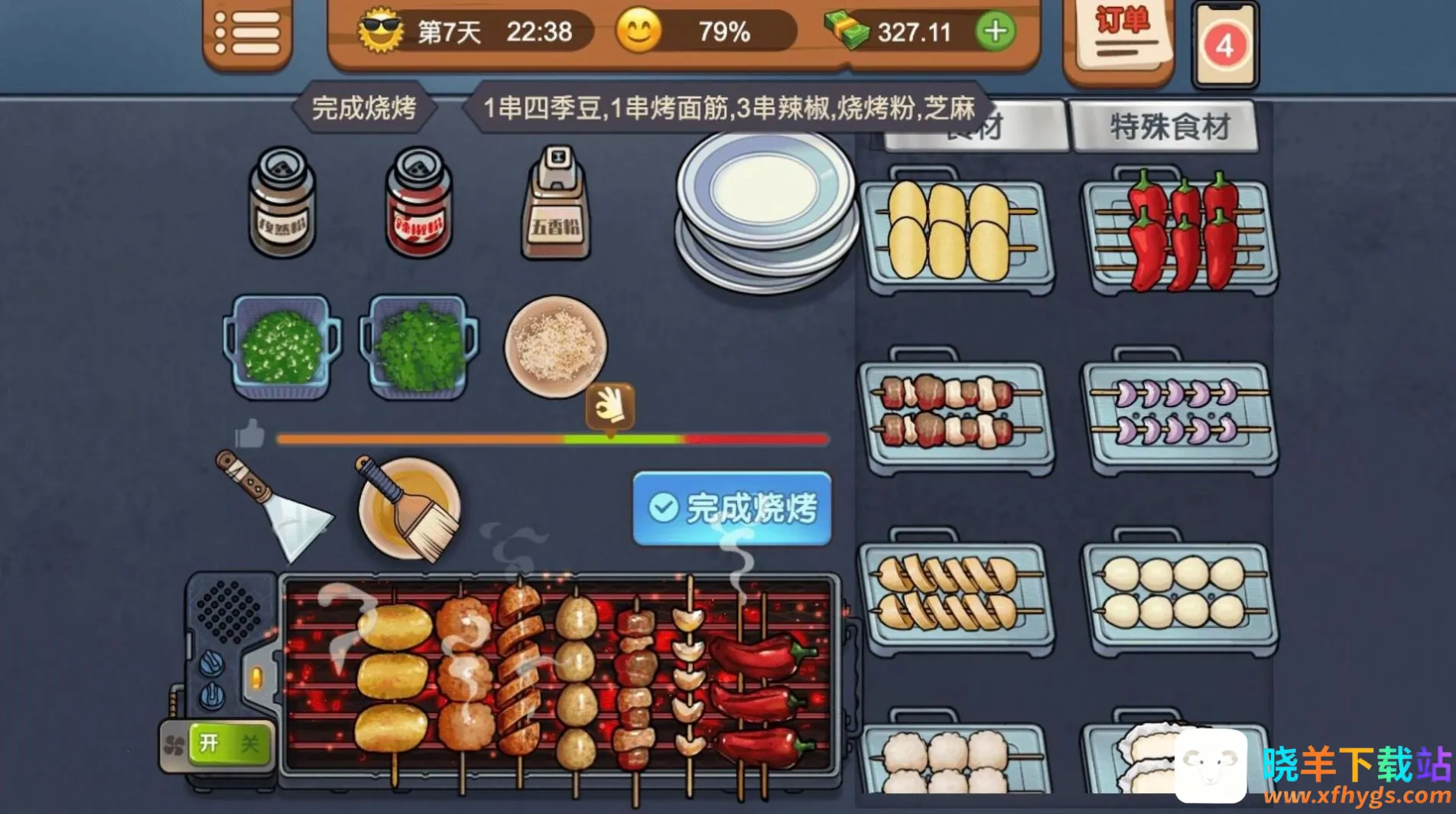Select the sesame seed bowl

click(x=555, y=347)
